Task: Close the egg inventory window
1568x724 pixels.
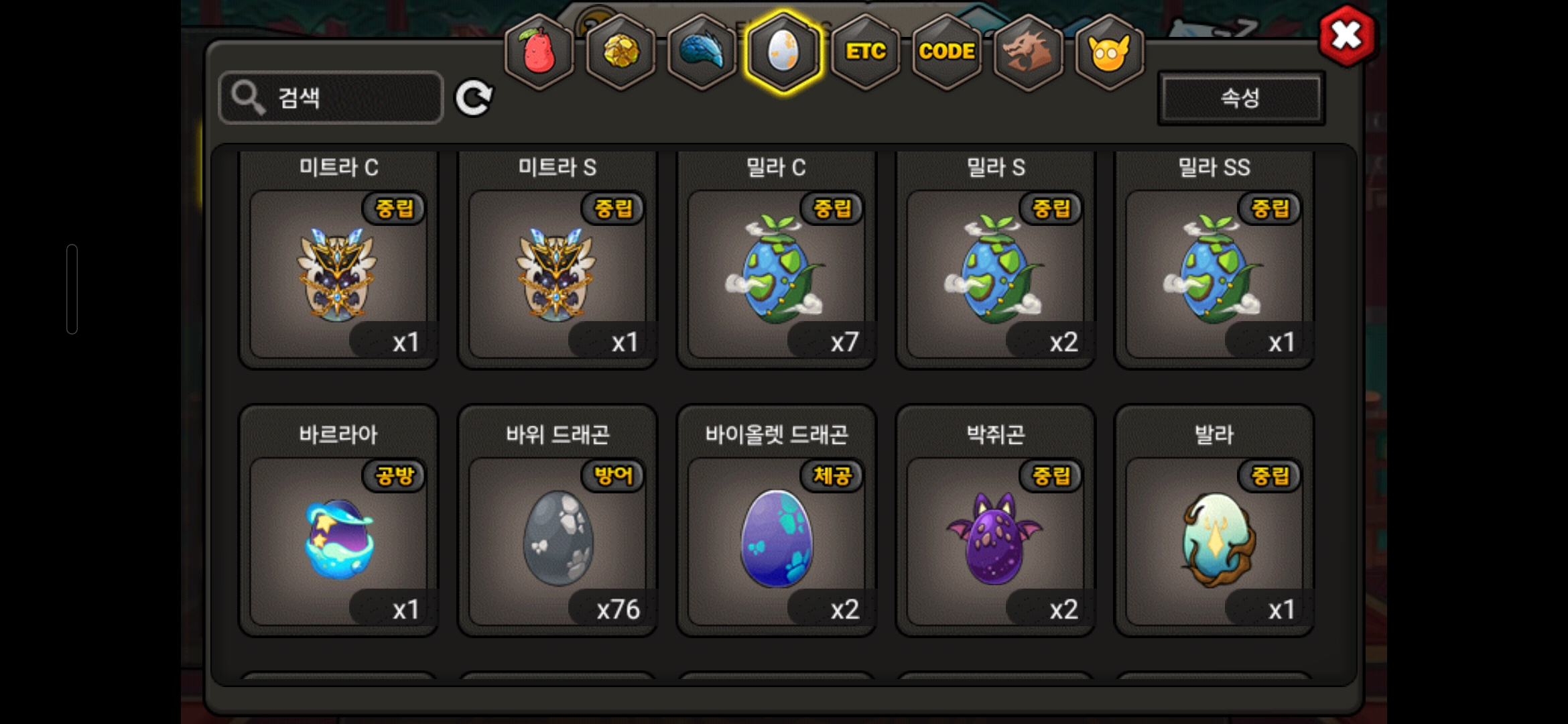Action: coord(1346,36)
